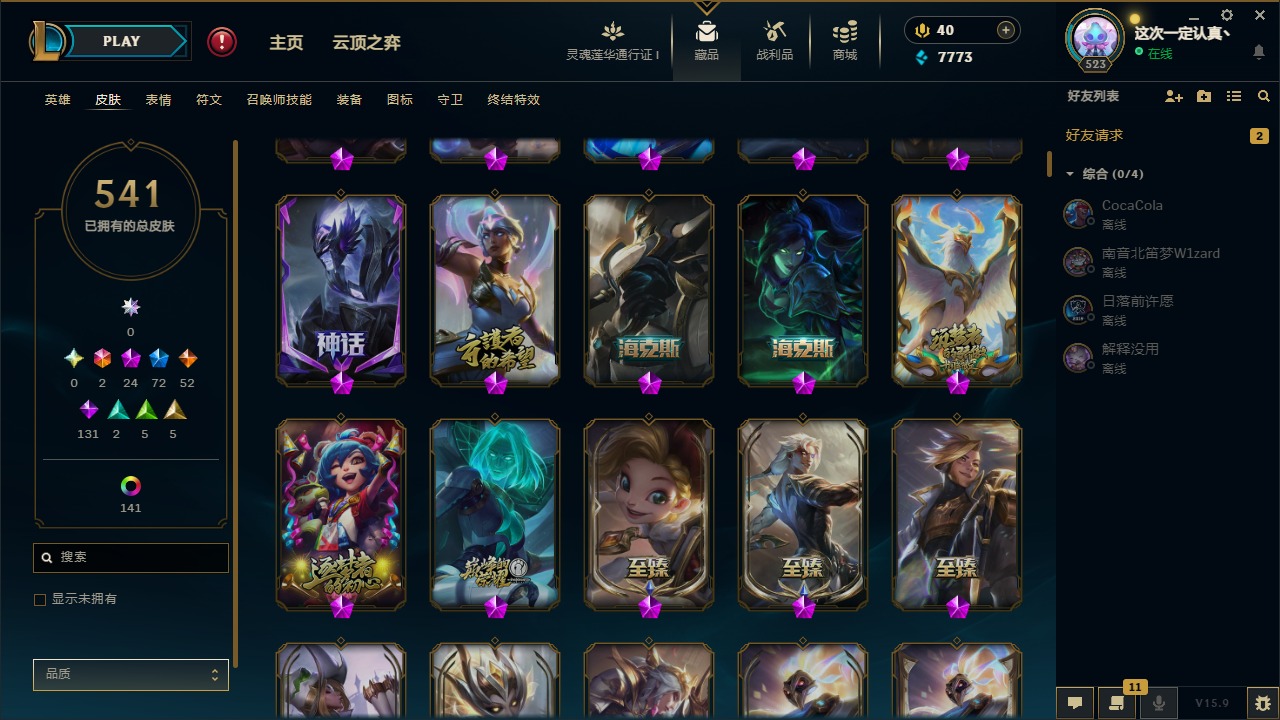Click the plus button to buy currency

[1006, 30]
